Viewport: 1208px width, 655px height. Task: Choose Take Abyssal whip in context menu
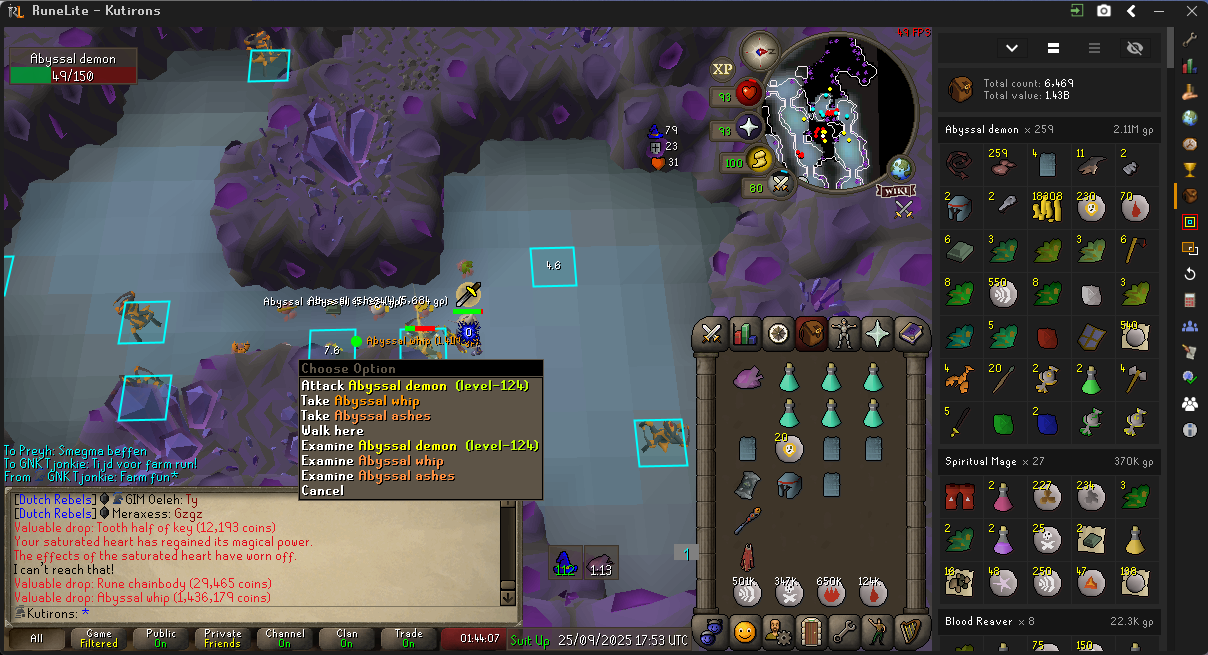point(360,401)
